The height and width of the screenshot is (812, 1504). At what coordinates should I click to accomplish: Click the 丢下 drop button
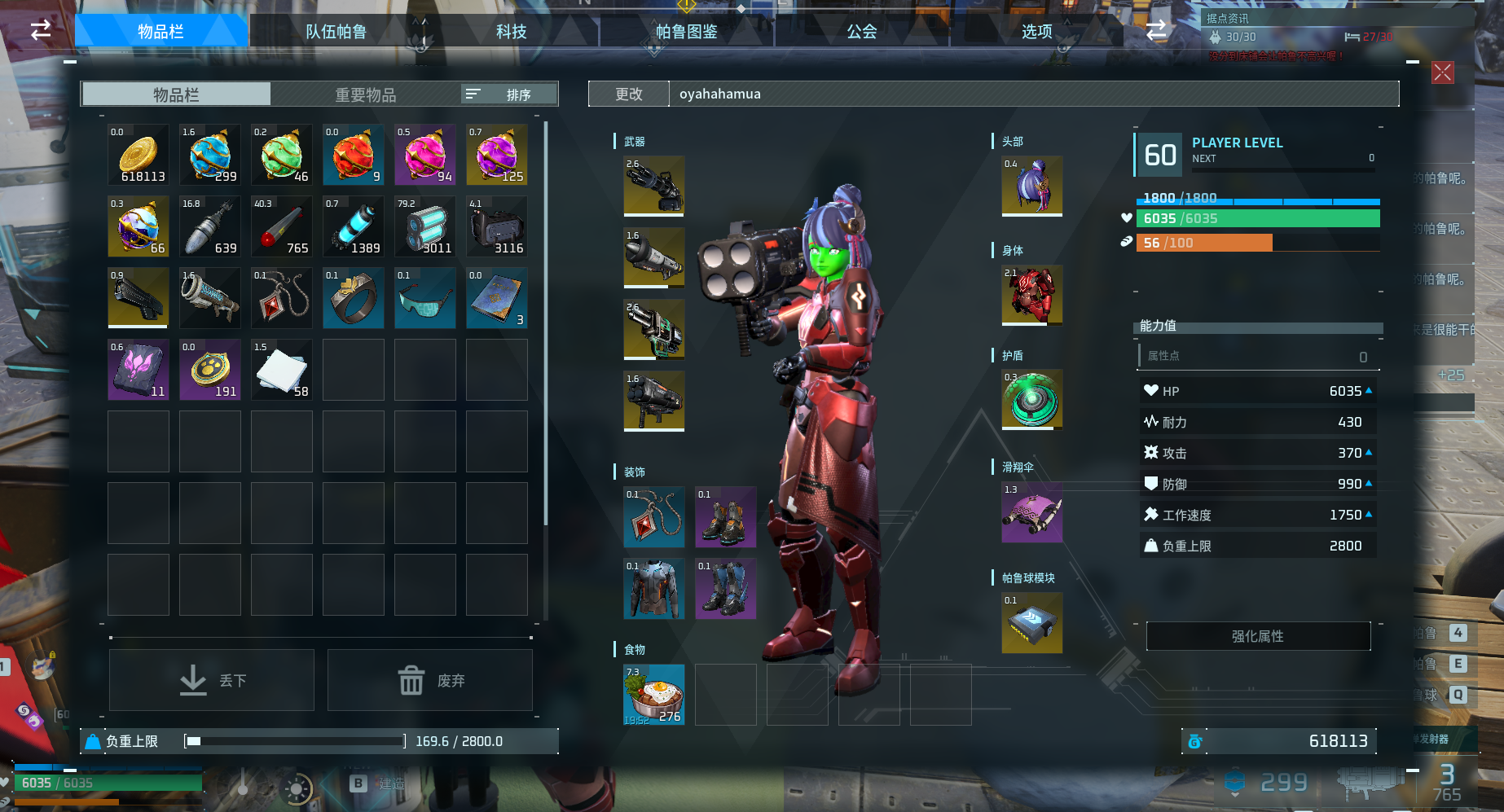212,680
